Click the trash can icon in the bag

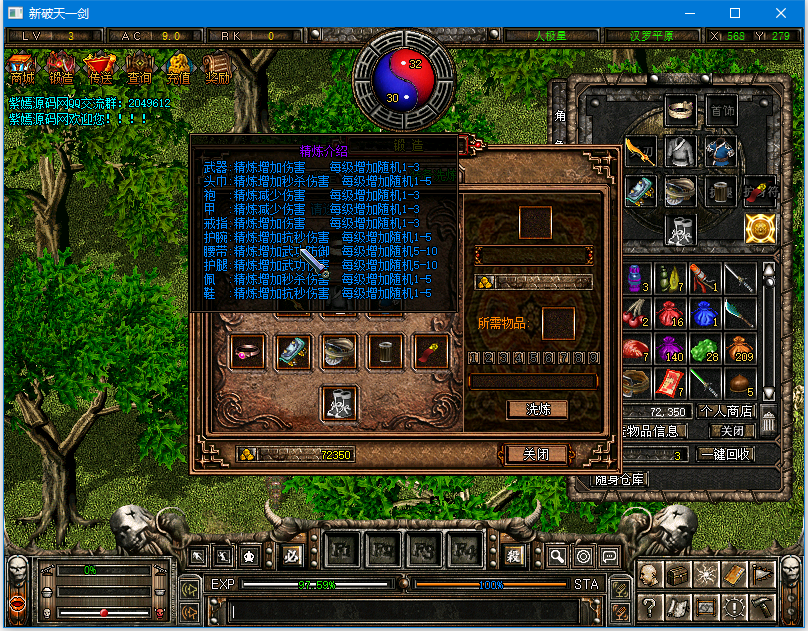point(767,422)
